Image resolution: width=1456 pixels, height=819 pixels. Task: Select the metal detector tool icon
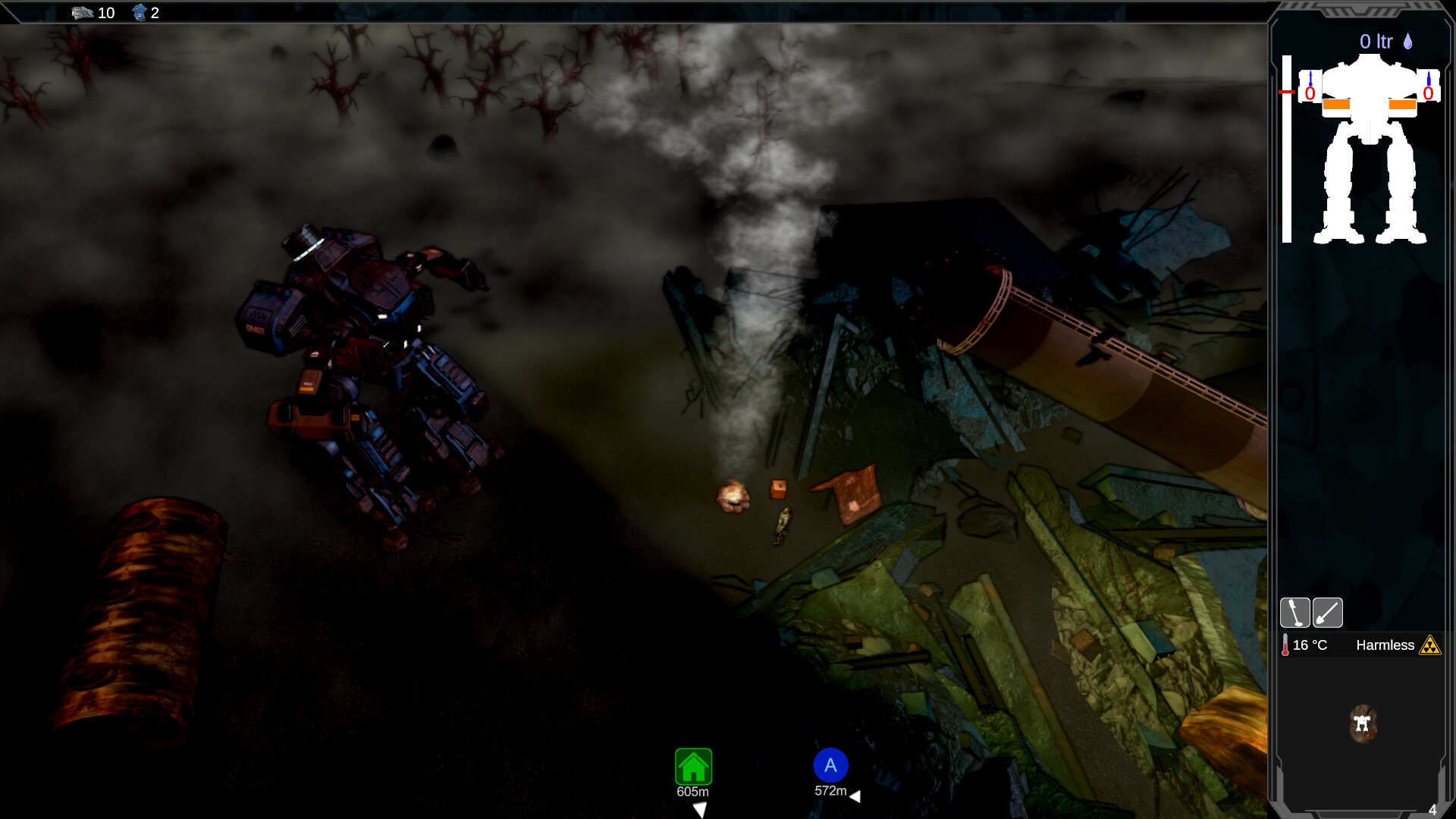point(1294,612)
